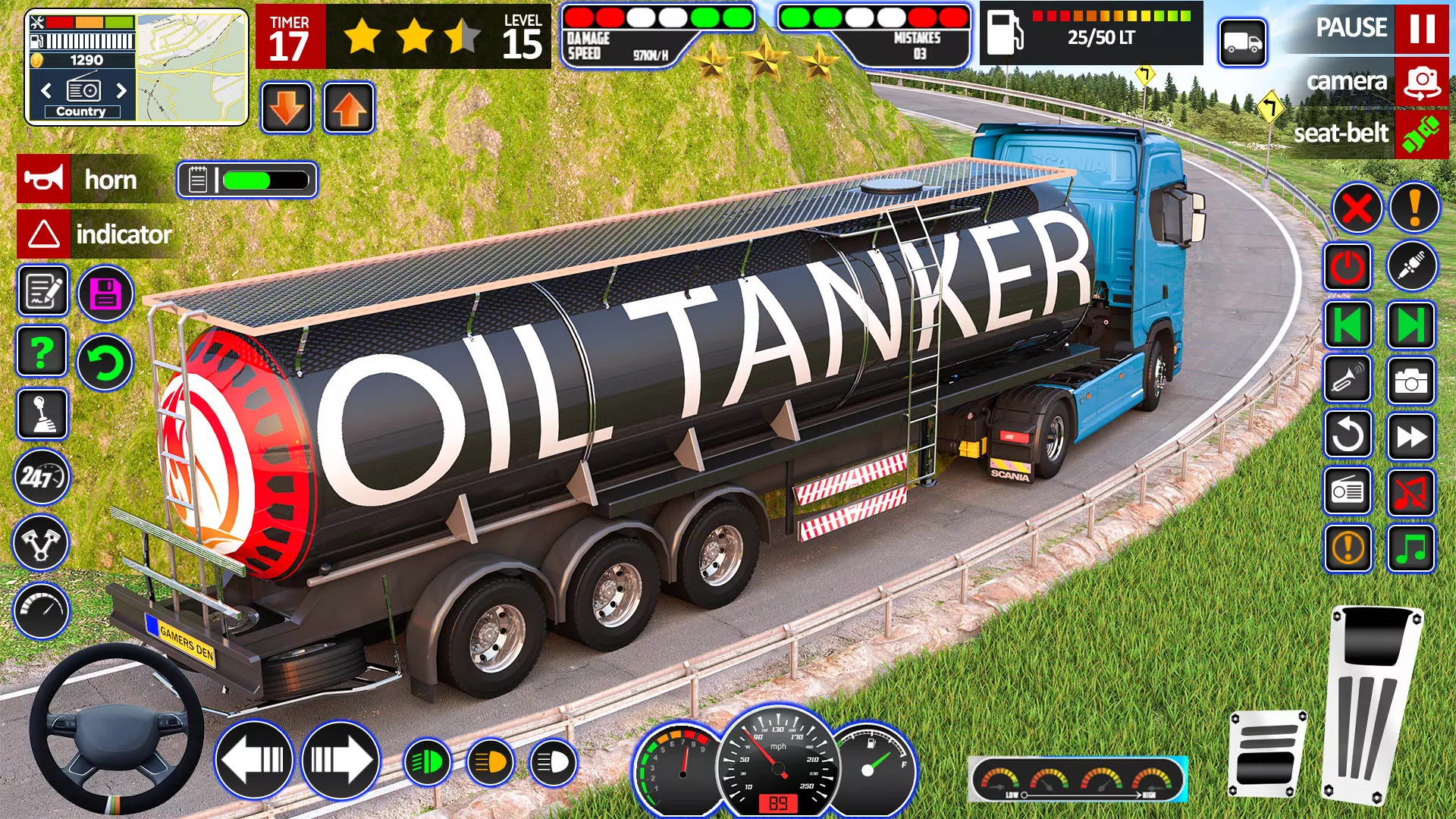
Task: Toggle the red power button
Action: [x=1348, y=267]
